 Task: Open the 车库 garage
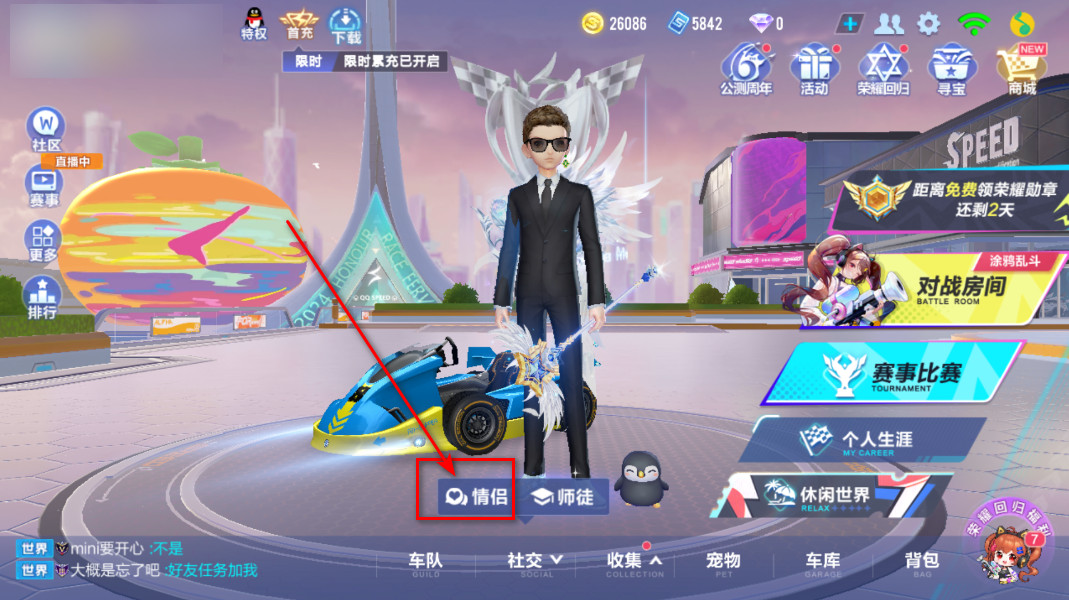coord(823,562)
